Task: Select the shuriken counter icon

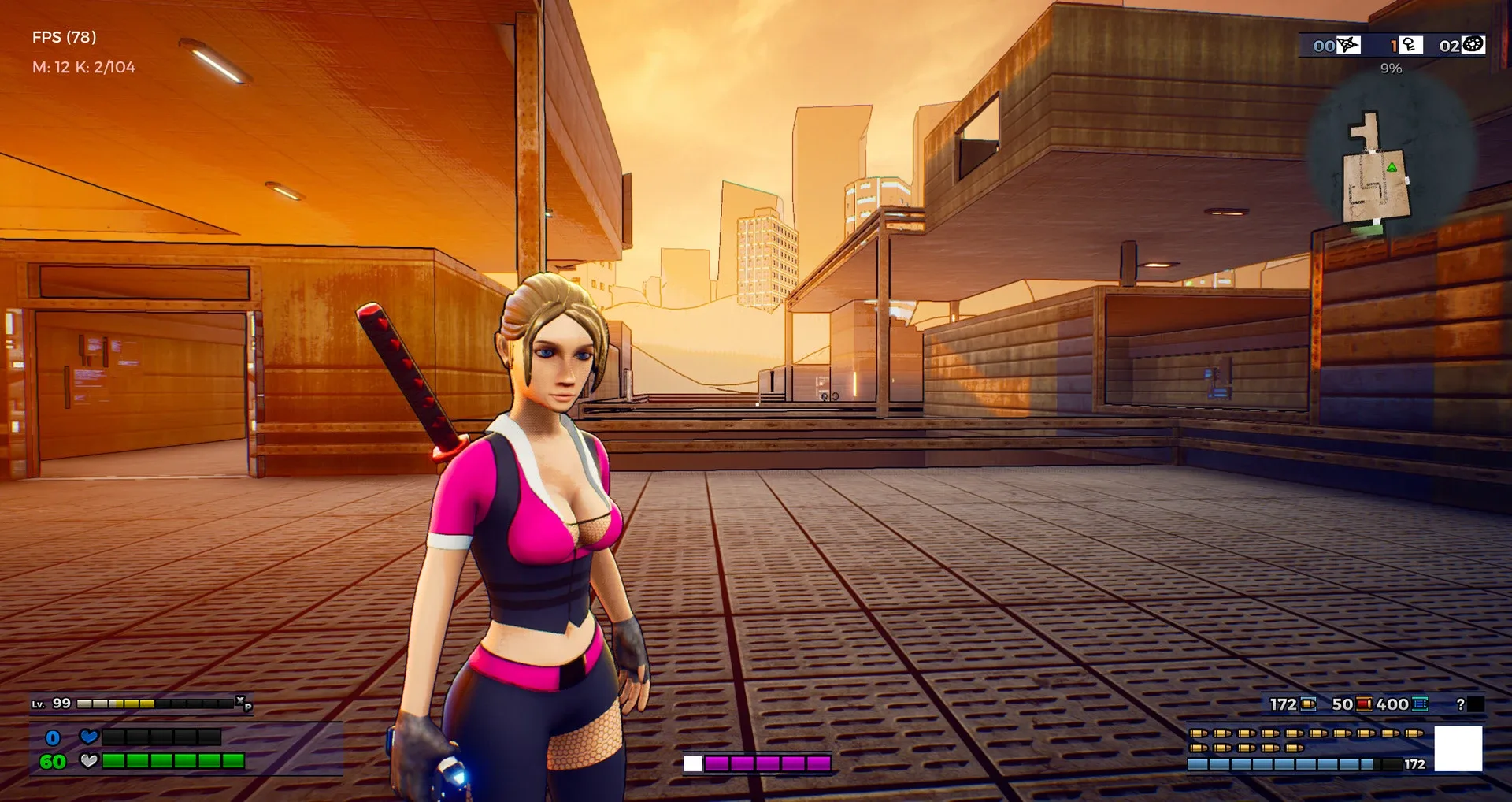Action: 1347,45
